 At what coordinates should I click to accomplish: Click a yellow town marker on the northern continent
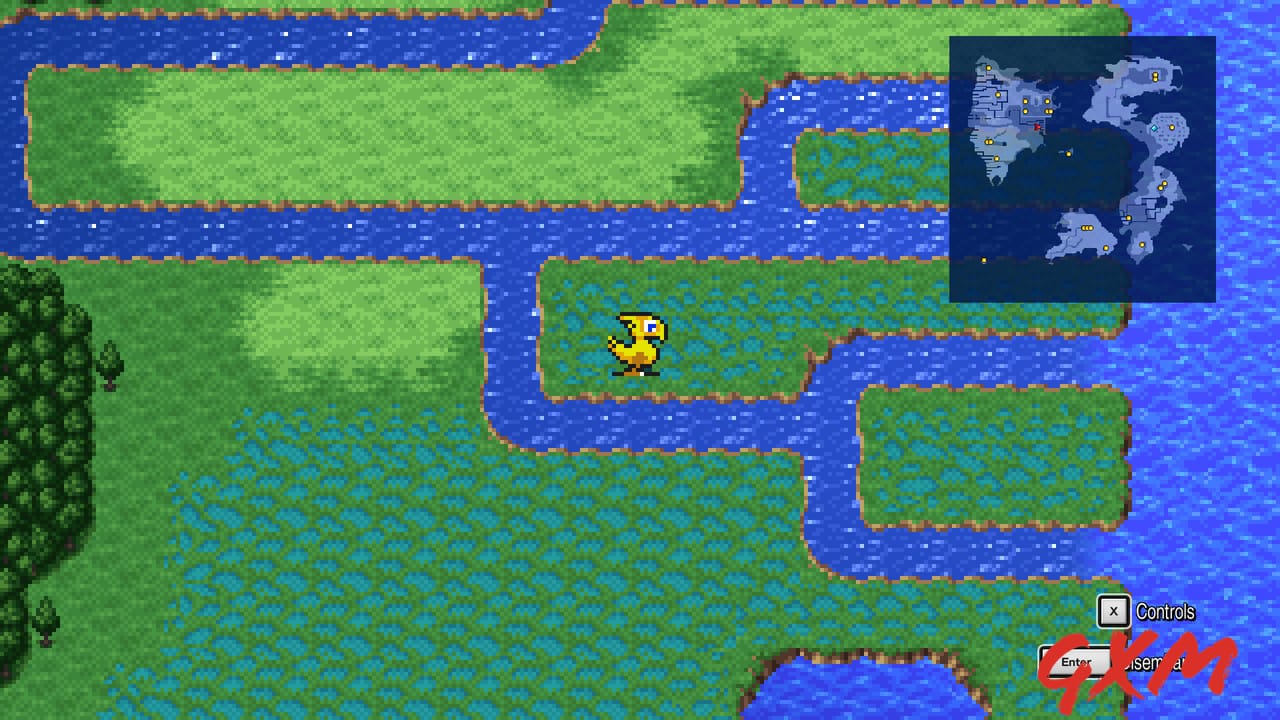[989, 68]
